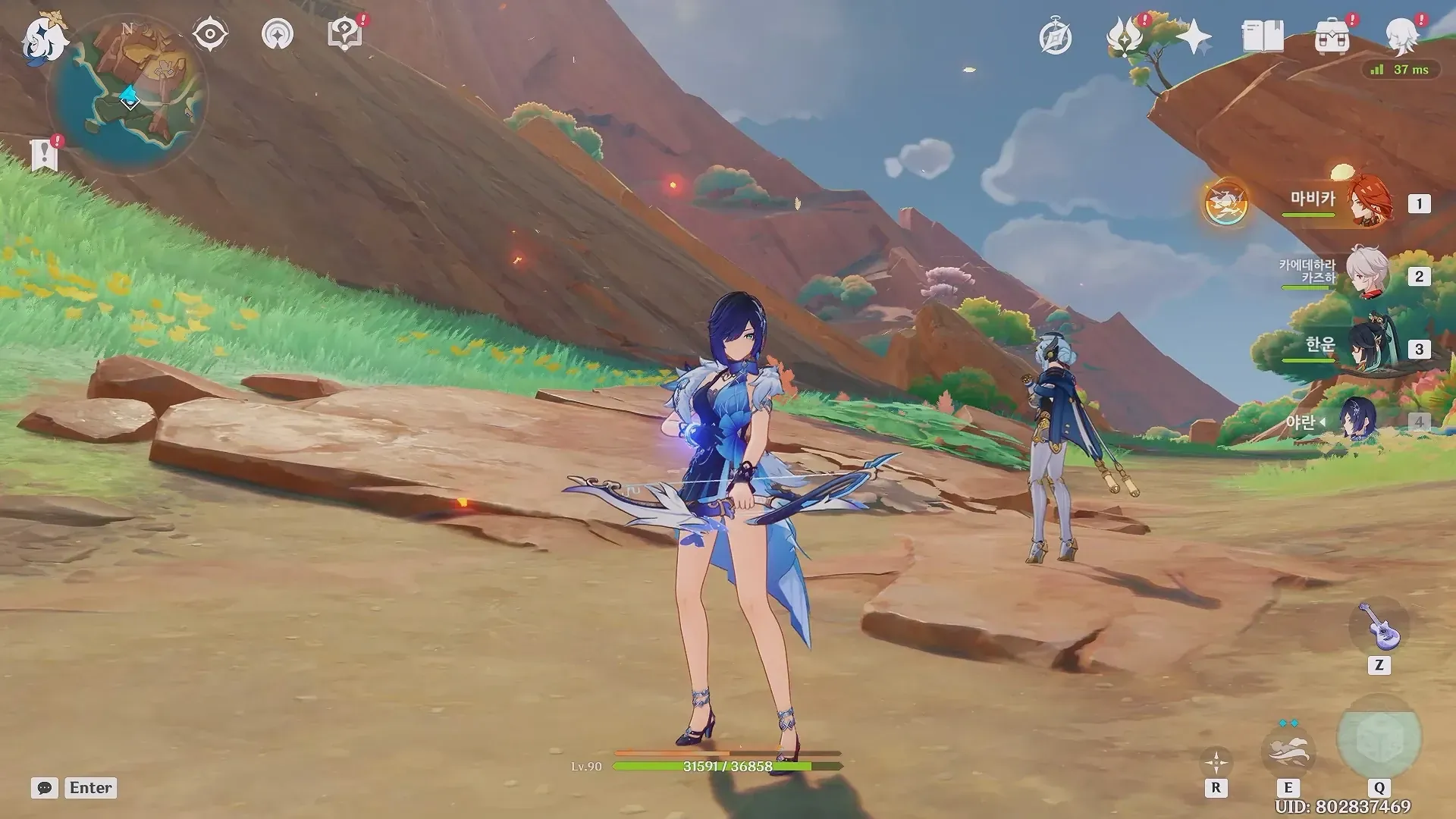Screen dimensions: 1456x819
Task: Open the wish four-pointed star icon
Action: click(x=1194, y=36)
